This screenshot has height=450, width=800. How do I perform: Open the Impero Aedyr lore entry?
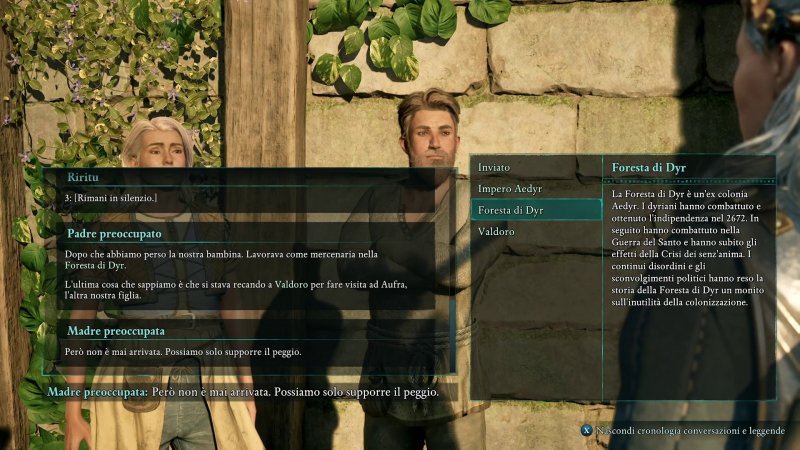(x=535, y=188)
